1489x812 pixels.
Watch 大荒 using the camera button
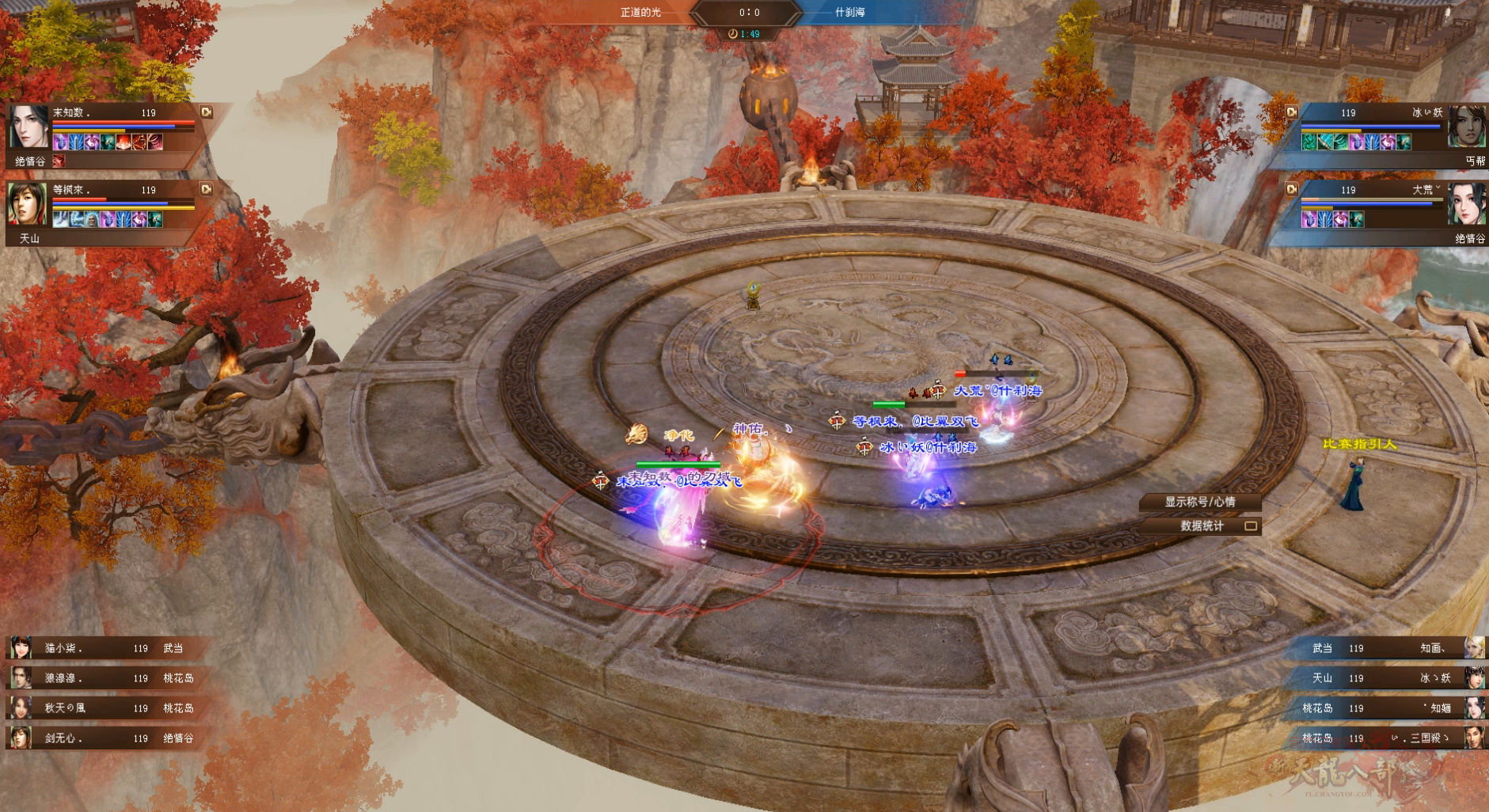click(1291, 189)
